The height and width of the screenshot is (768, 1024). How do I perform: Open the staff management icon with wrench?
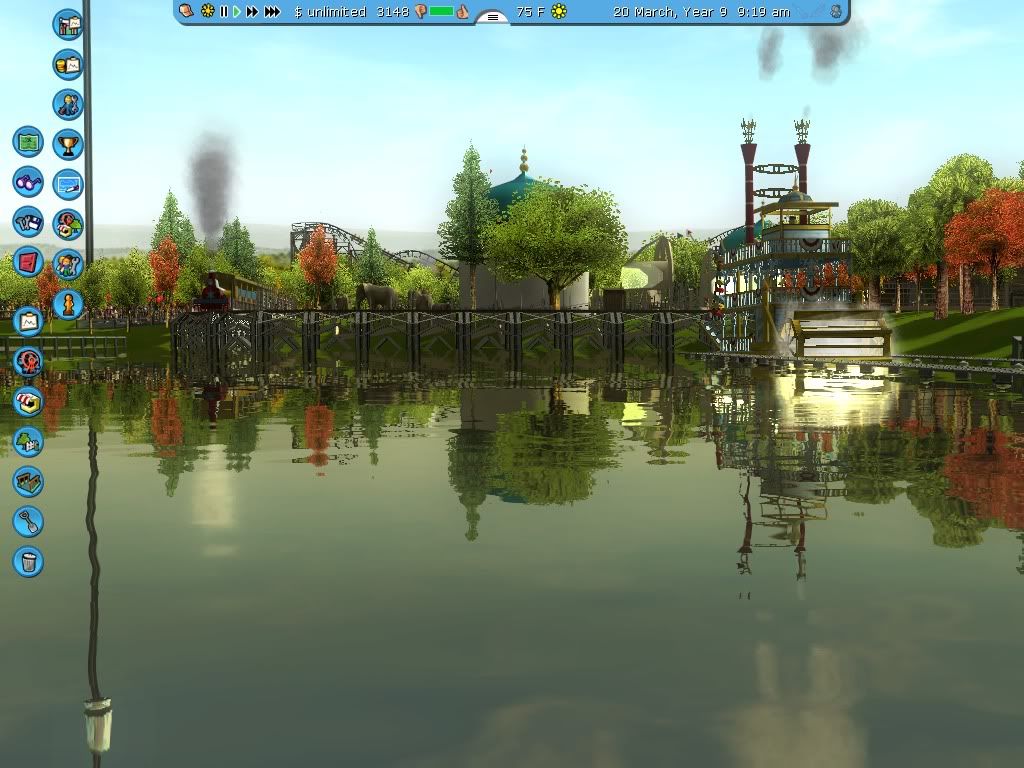click(x=68, y=104)
